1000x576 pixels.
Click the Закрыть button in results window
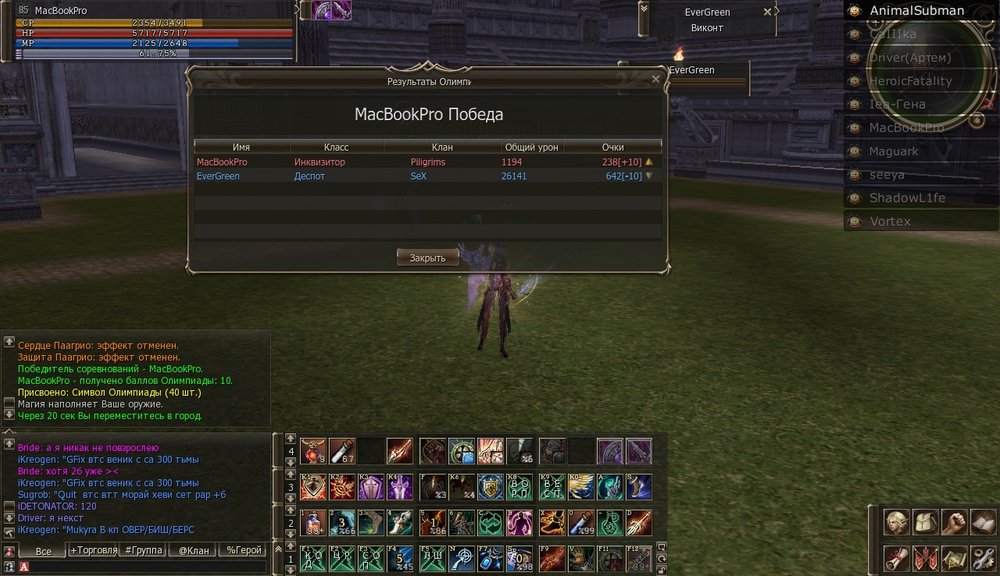point(428,257)
